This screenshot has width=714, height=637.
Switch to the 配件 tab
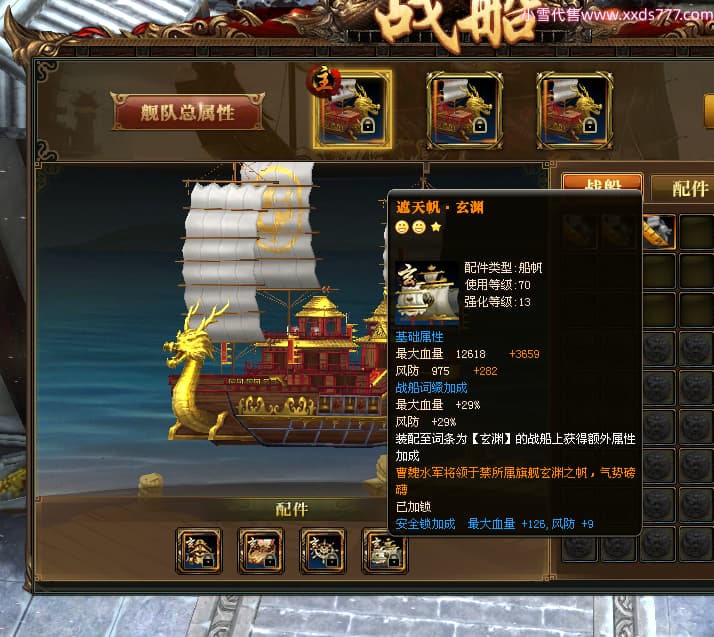(x=689, y=188)
